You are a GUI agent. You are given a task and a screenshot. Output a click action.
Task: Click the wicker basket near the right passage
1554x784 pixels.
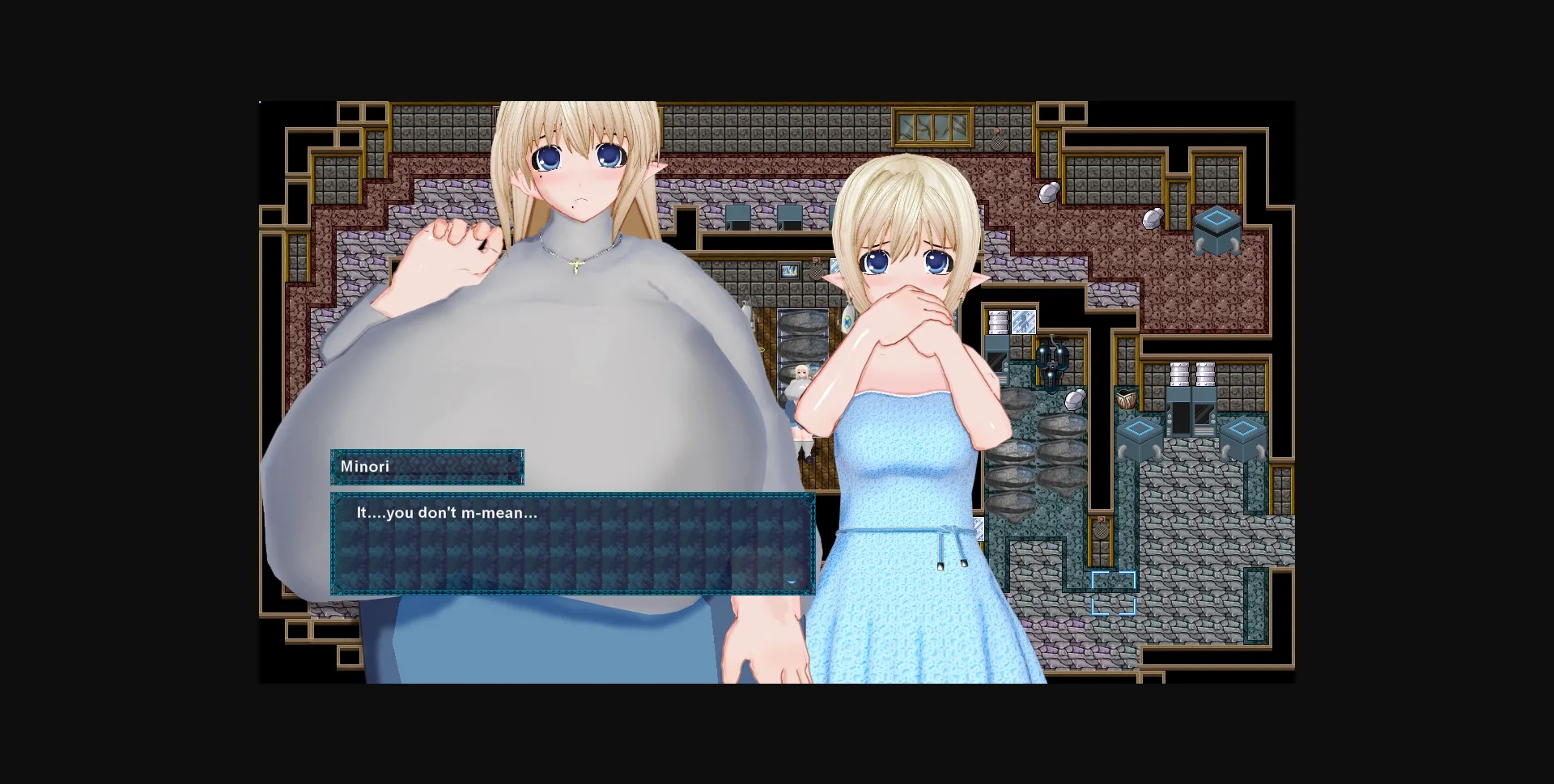pos(1126,399)
